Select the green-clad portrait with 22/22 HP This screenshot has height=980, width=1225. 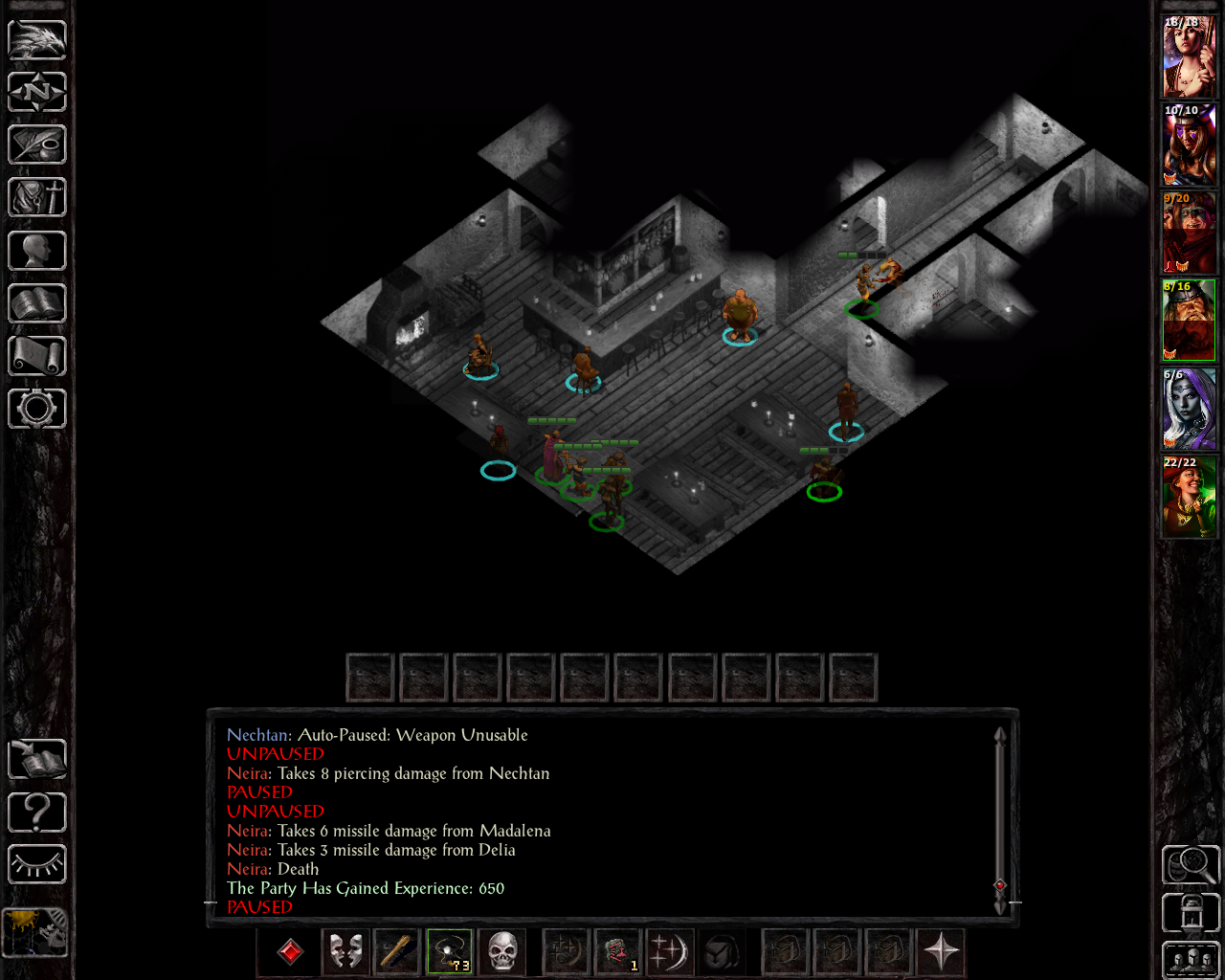click(x=1190, y=497)
